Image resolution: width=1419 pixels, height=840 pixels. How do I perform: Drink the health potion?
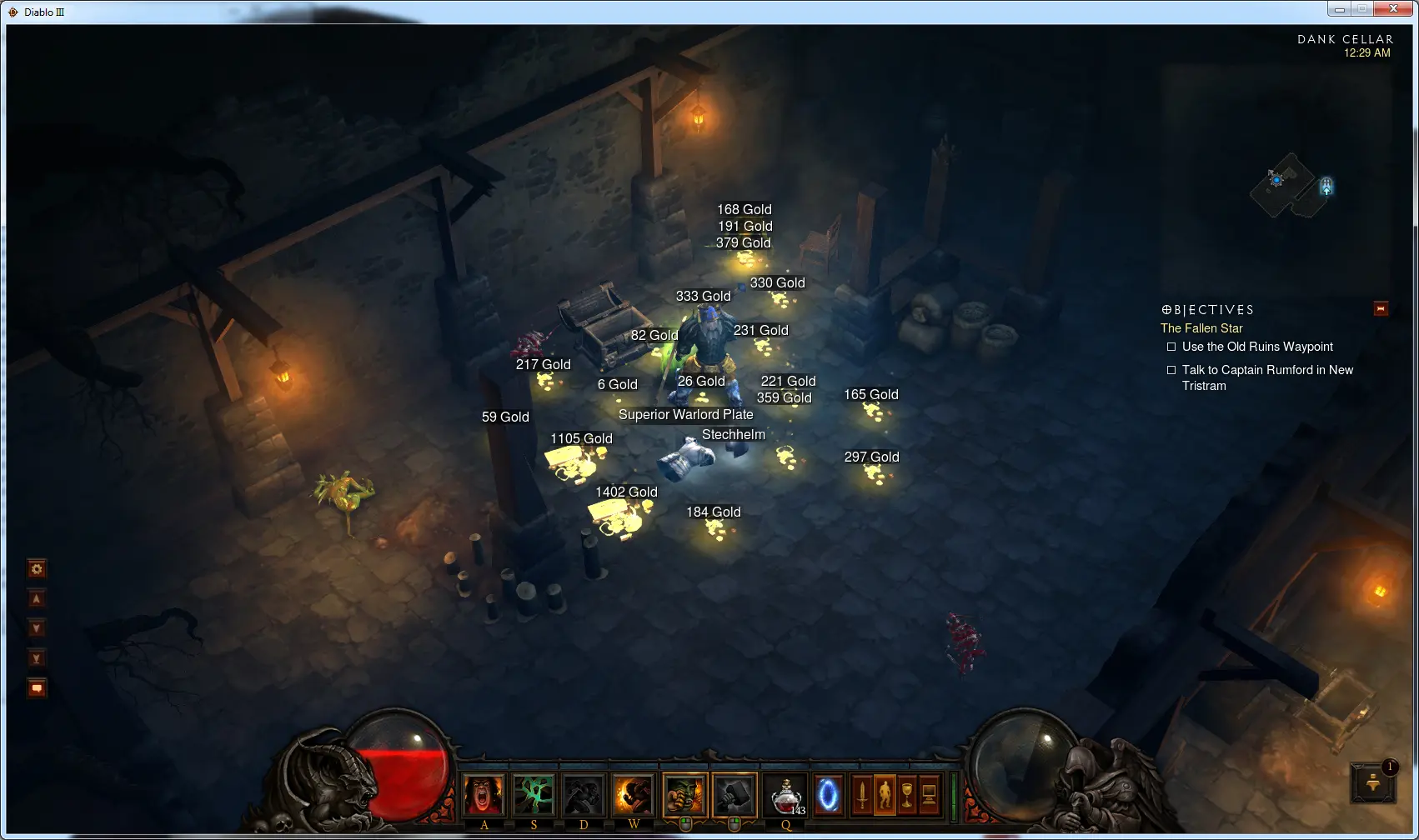pos(786,794)
